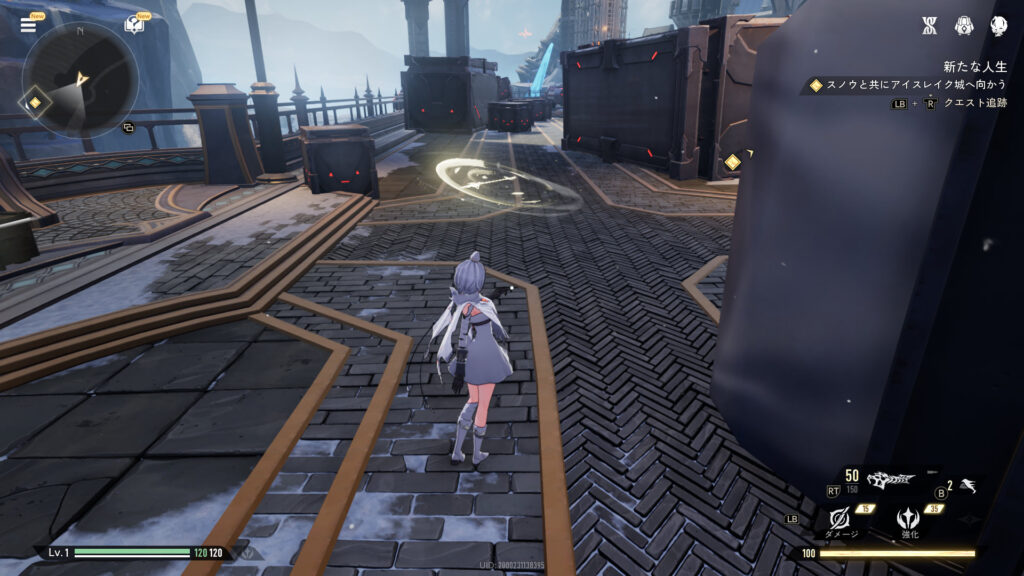Screen dimensions: 1024x576
Task: Open the guide book with question mark
Action: pyautogui.click(x=133, y=25)
